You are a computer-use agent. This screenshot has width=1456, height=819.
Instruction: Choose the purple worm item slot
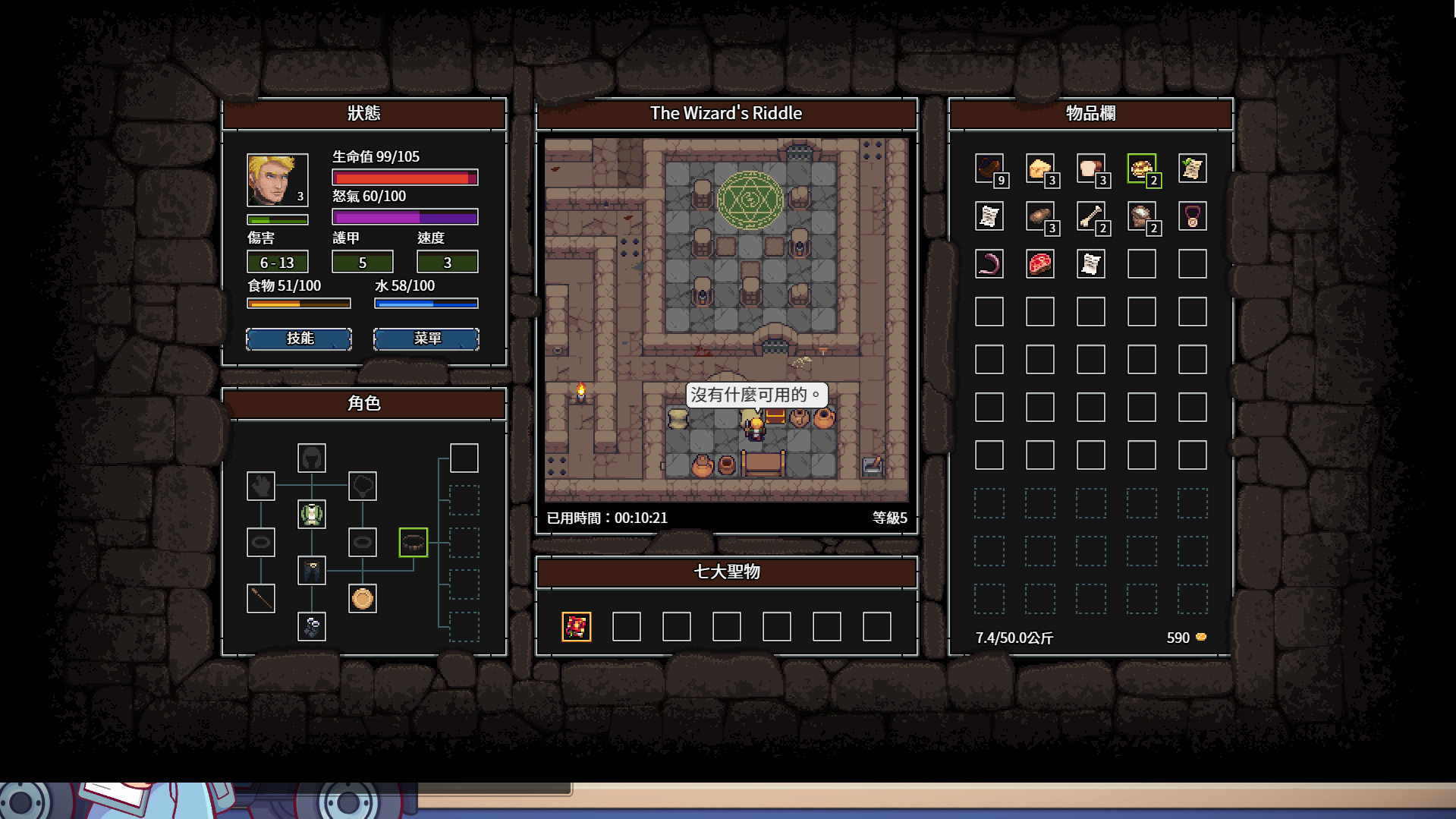[989, 264]
